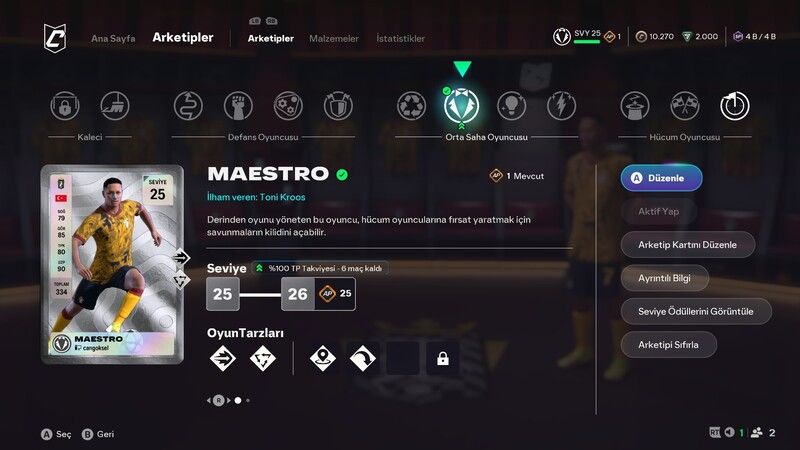Choose the crossed flags forward archetype

click(684, 106)
